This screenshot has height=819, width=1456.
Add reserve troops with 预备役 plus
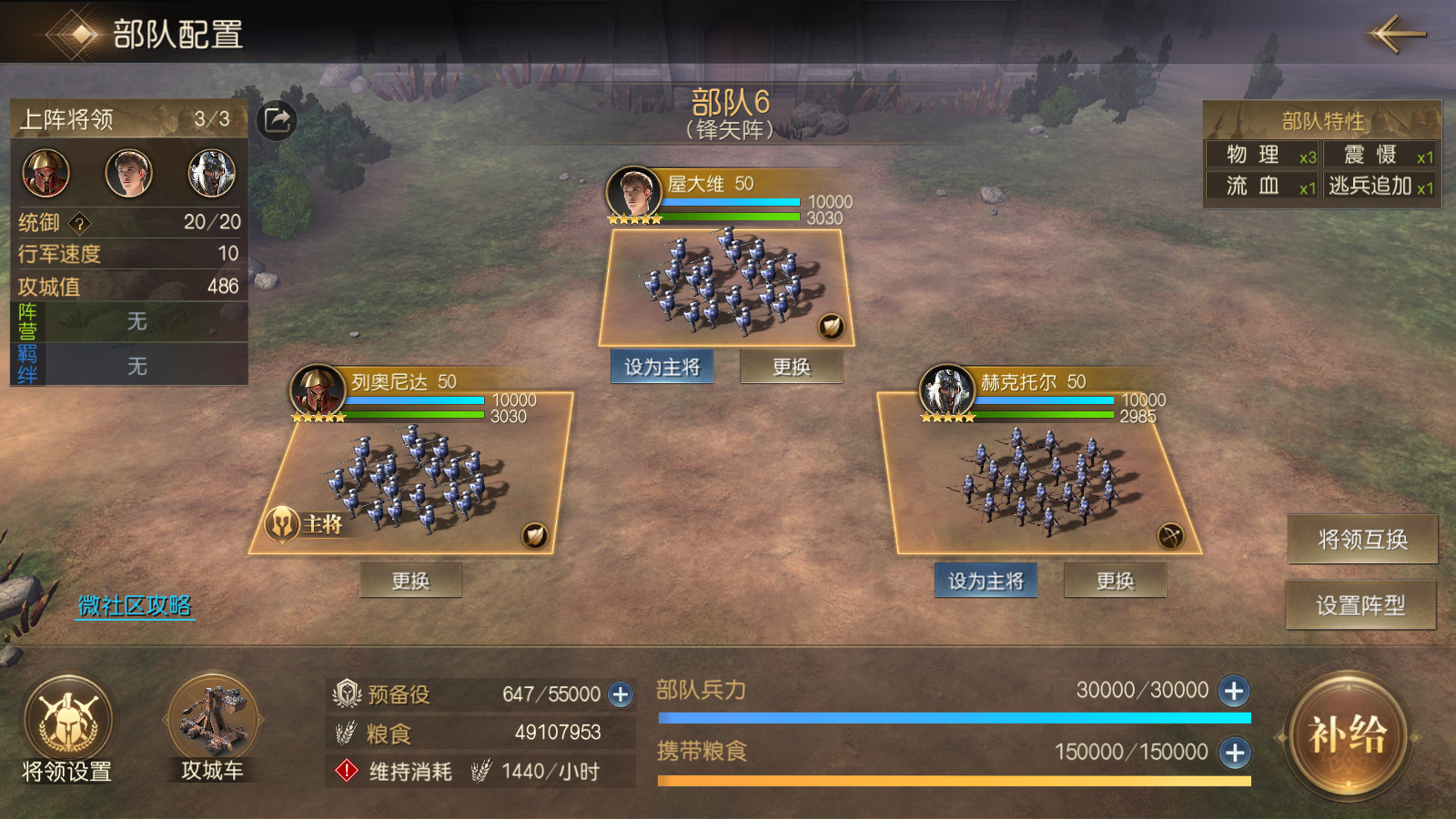[621, 695]
